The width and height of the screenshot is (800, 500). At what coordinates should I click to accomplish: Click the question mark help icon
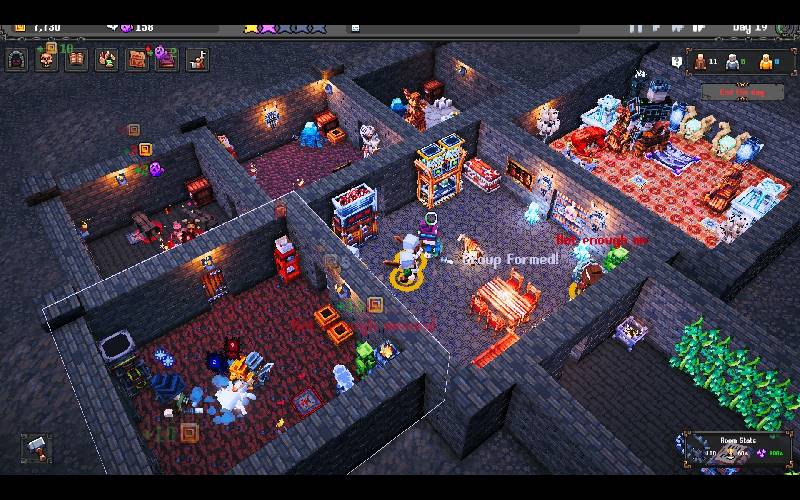point(677,62)
